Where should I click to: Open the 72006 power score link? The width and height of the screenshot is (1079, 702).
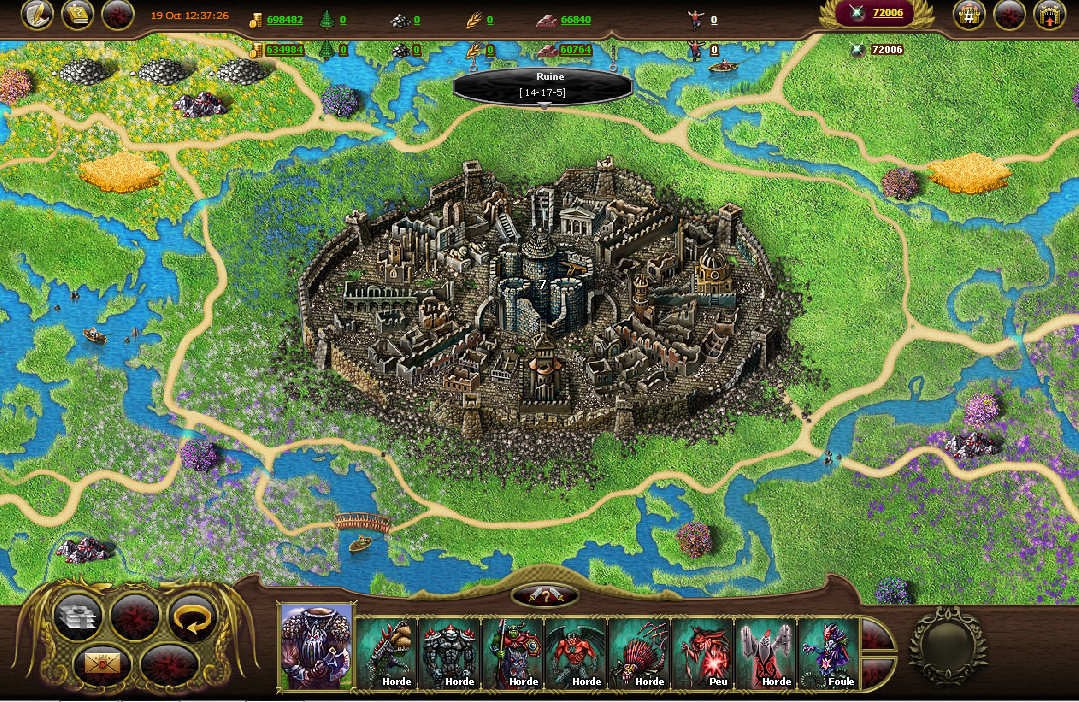tap(887, 13)
